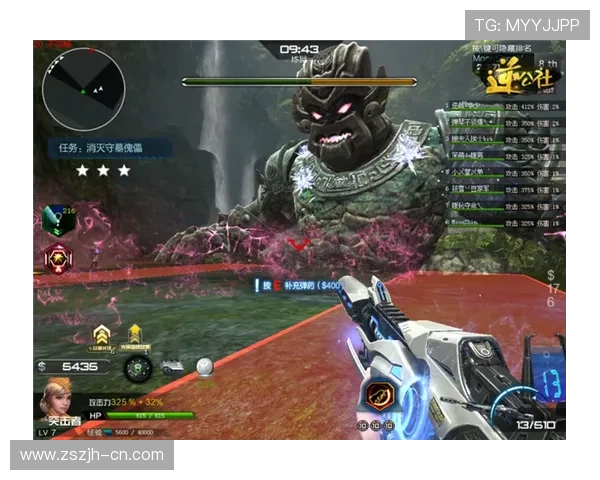Select the orange weapon skill icon
The width and height of the screenshot is (600, 480).
pos(380,395)
